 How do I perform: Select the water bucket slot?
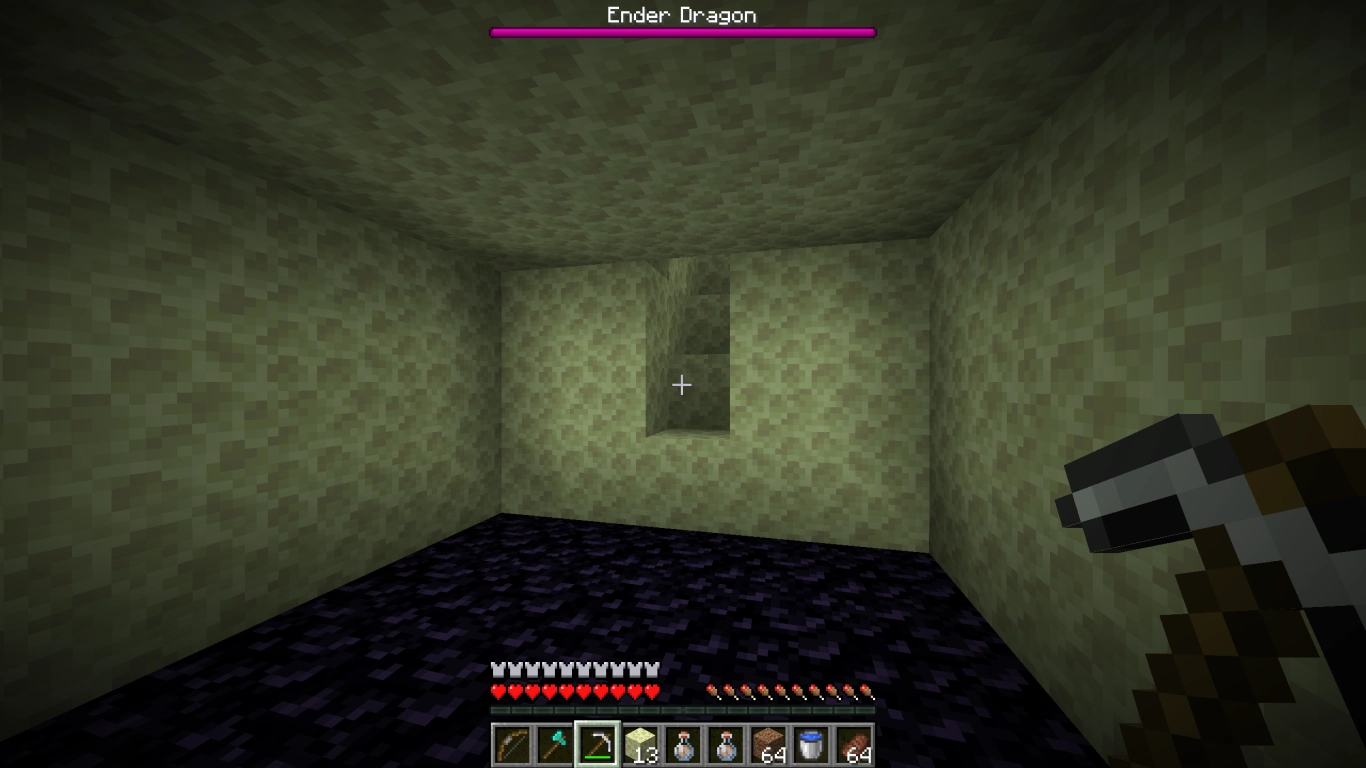click(x=810, y=742)
